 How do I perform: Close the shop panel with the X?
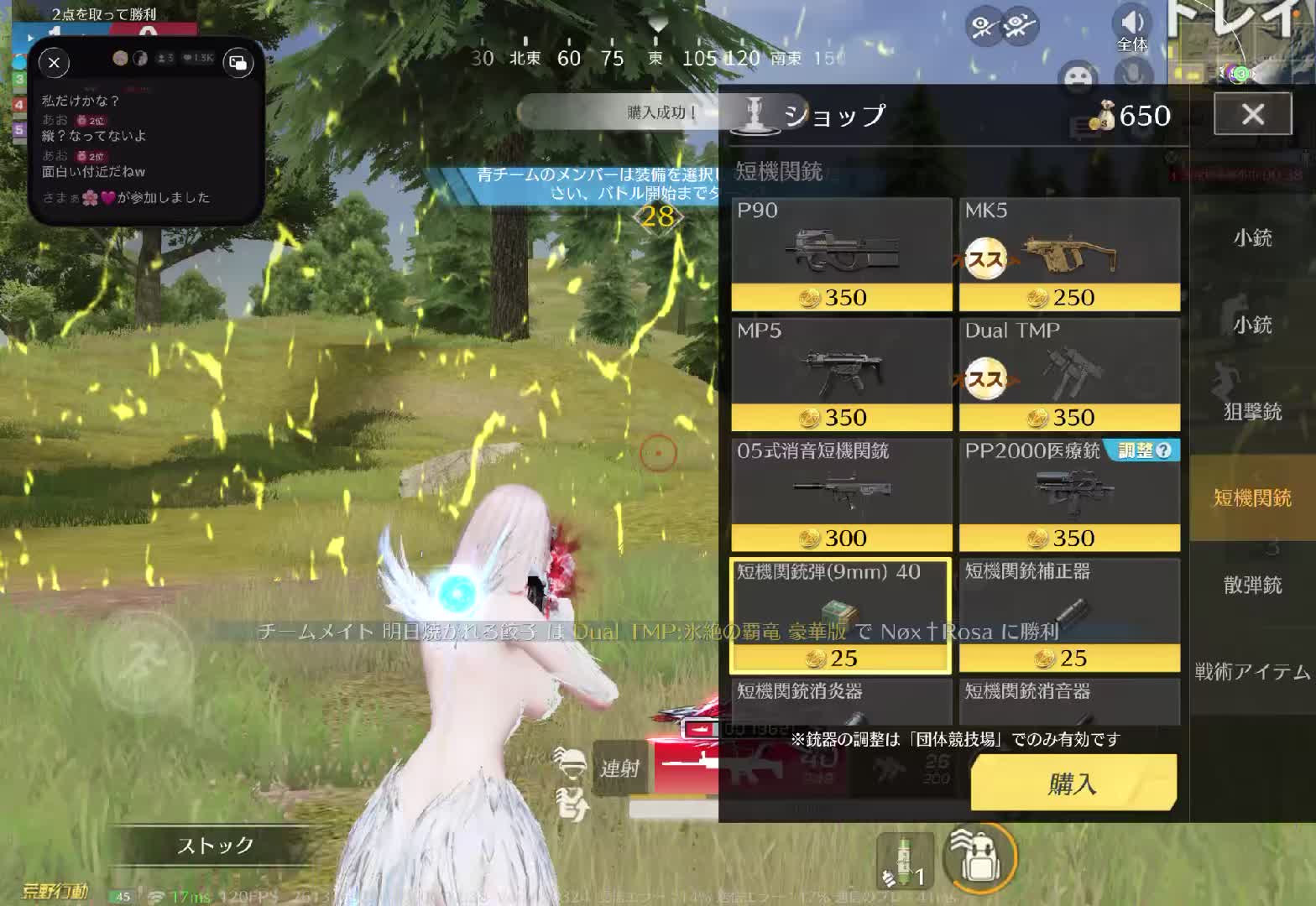coord(1252,114)
